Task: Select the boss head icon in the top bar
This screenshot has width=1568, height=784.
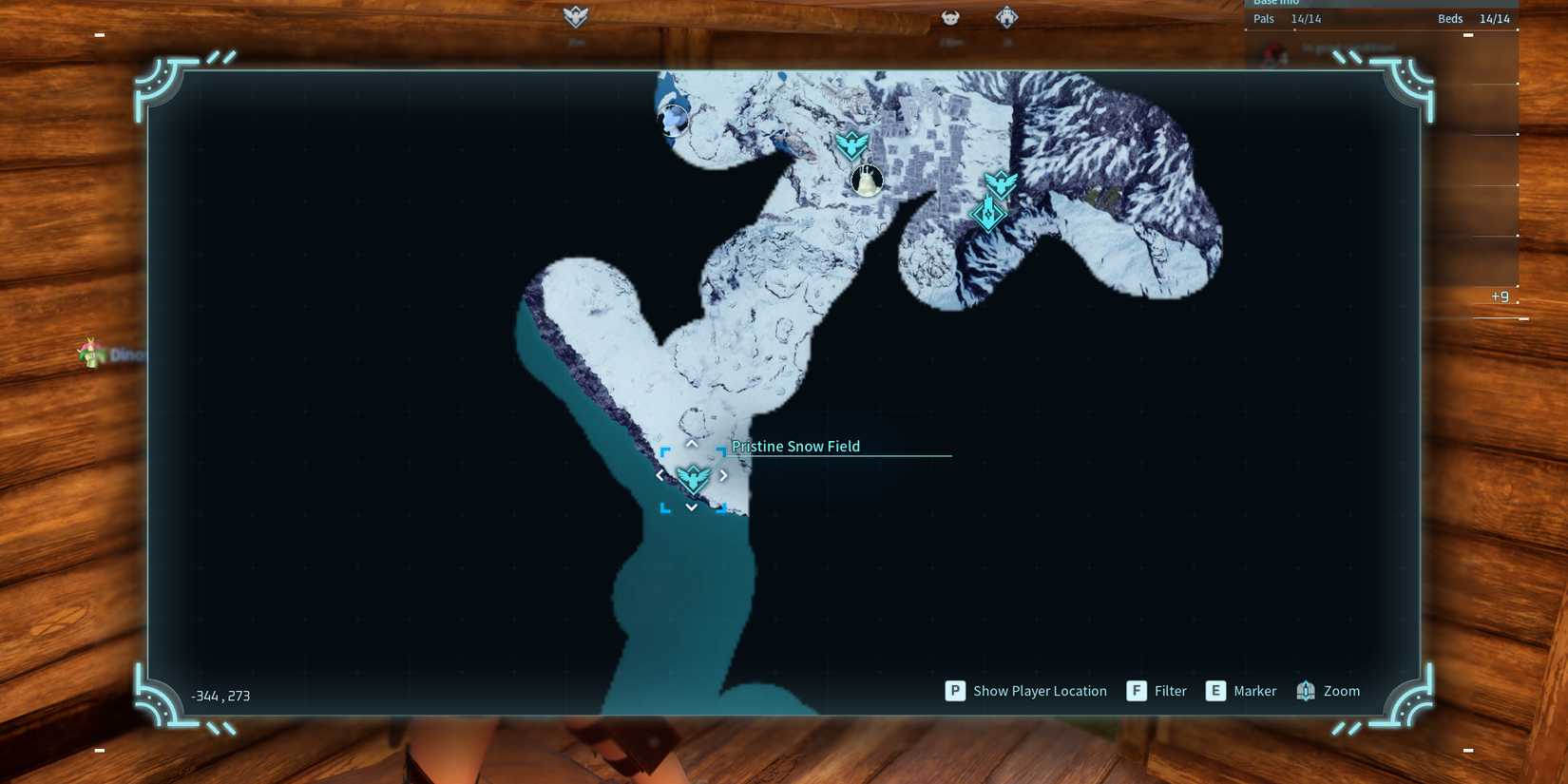Action: click(949, 16)
